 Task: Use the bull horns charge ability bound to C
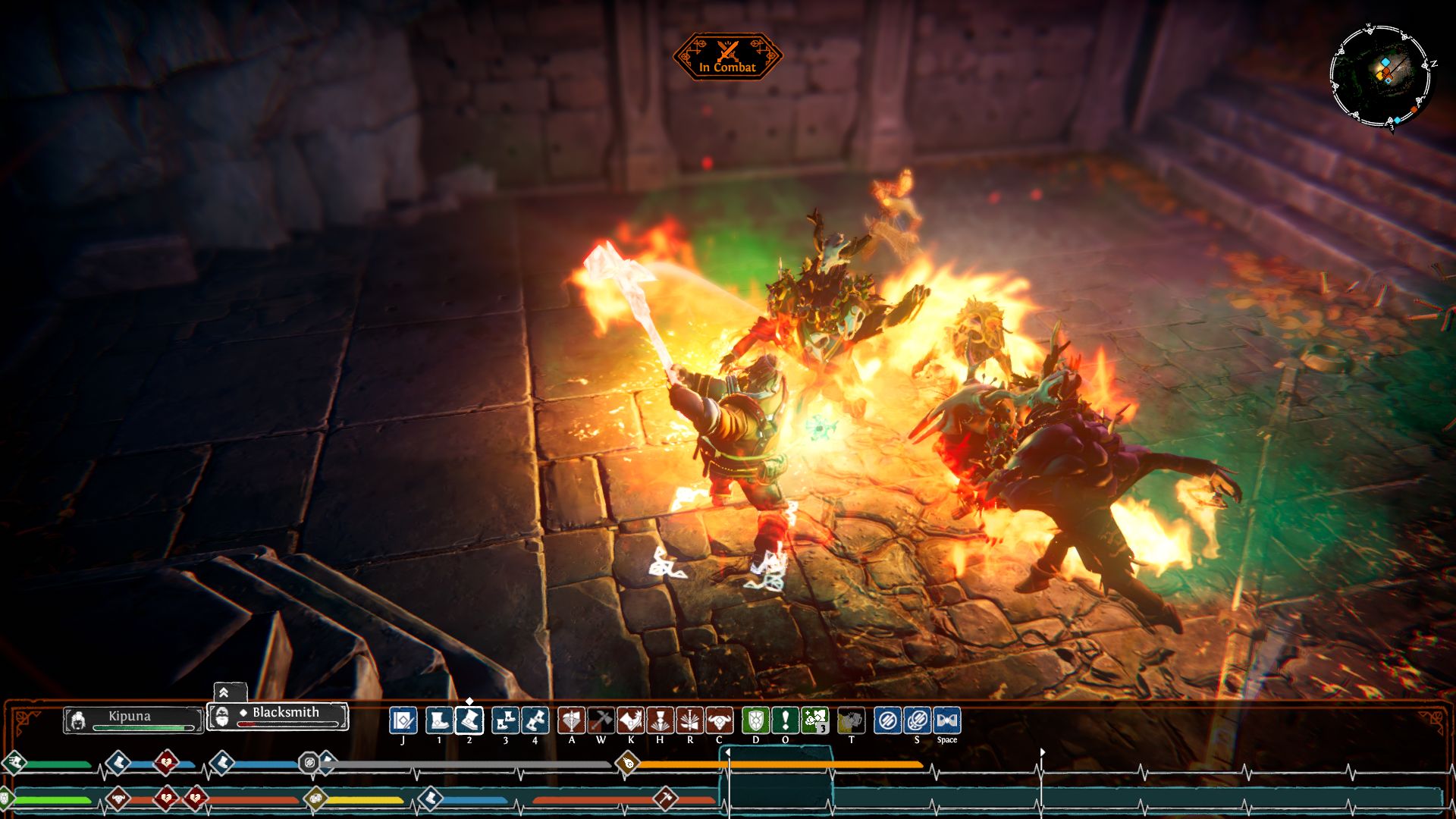tap(719, 720)
